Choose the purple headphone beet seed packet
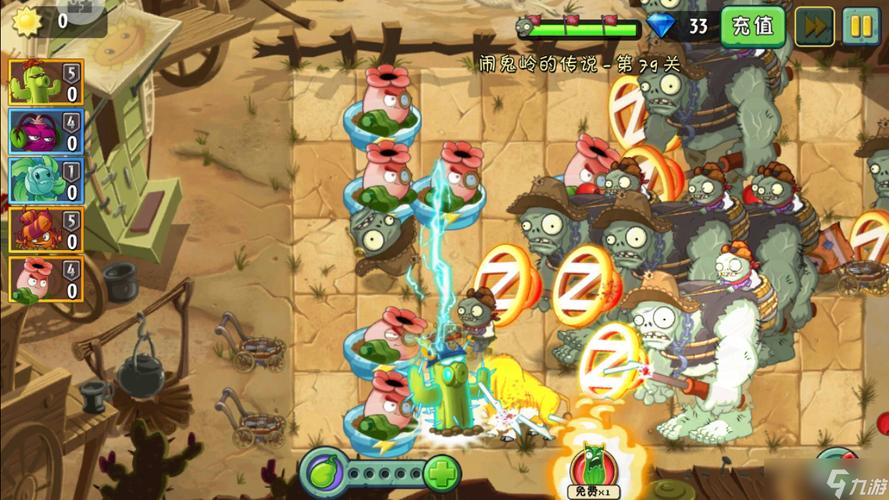Image resolution: width=889 pixels, height=500 pixels. (x=45, y=131)
